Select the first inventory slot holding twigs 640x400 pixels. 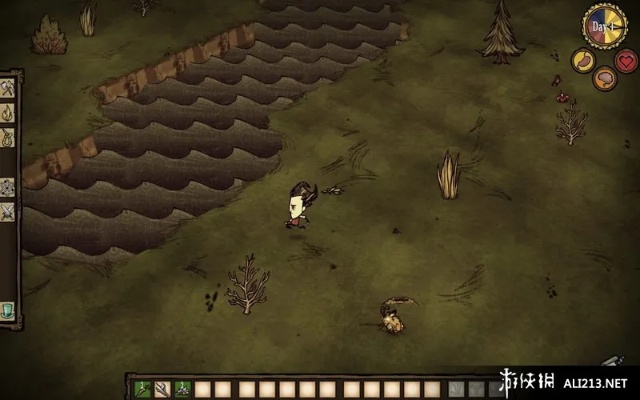(143, 389)
